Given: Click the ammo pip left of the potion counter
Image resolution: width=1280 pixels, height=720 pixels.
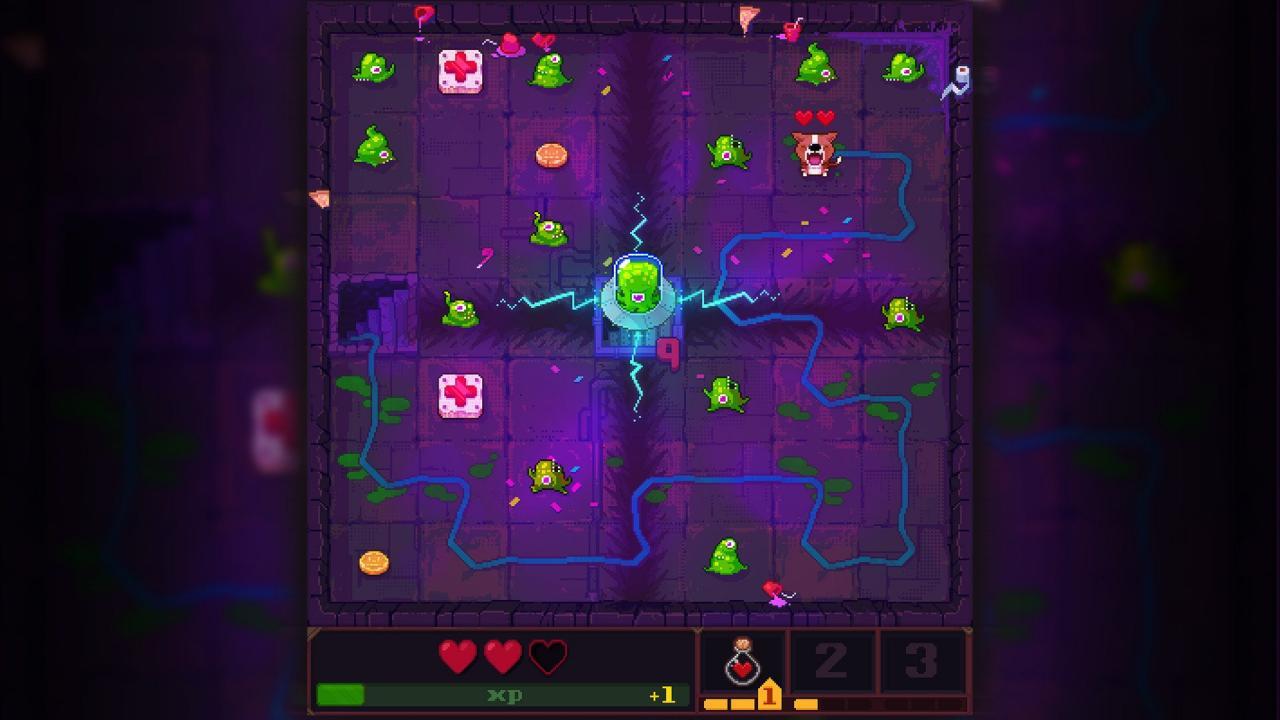Looking at the screenshot, I should point(716,704).
